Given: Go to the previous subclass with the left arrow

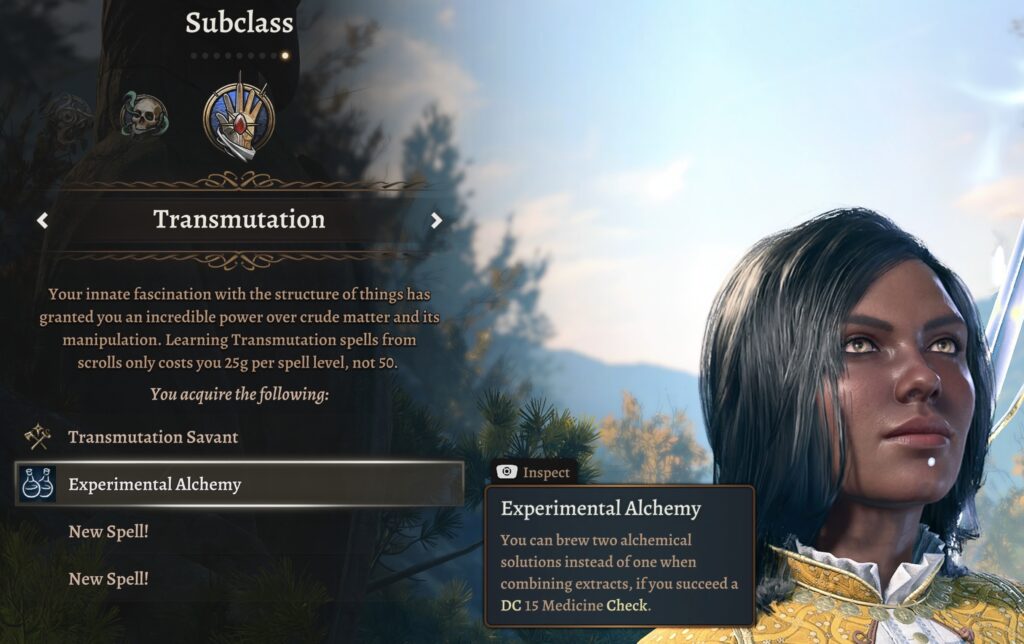Looking at the screenshot, I should [42, 220].
